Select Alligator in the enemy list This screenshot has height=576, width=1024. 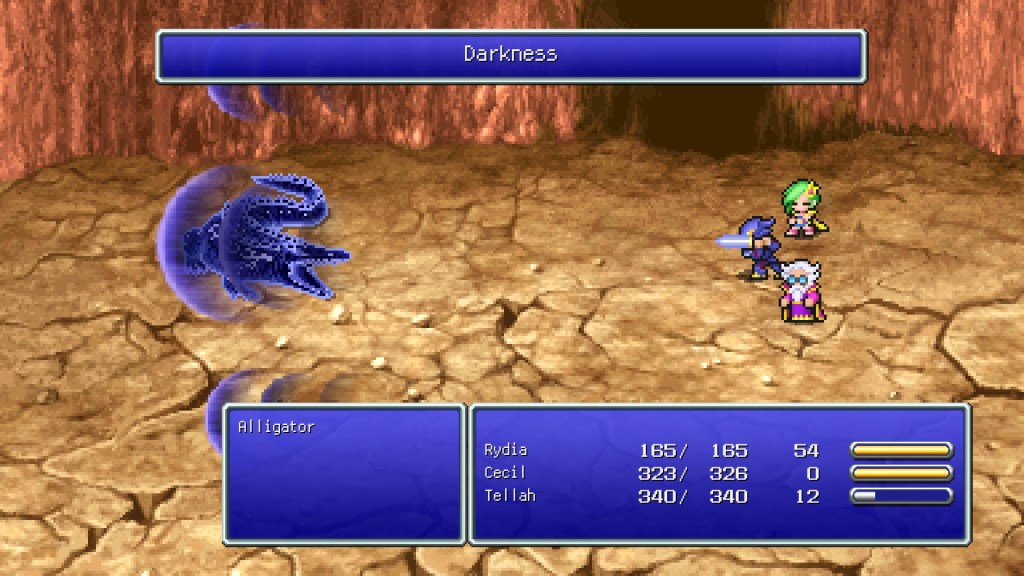276,427
